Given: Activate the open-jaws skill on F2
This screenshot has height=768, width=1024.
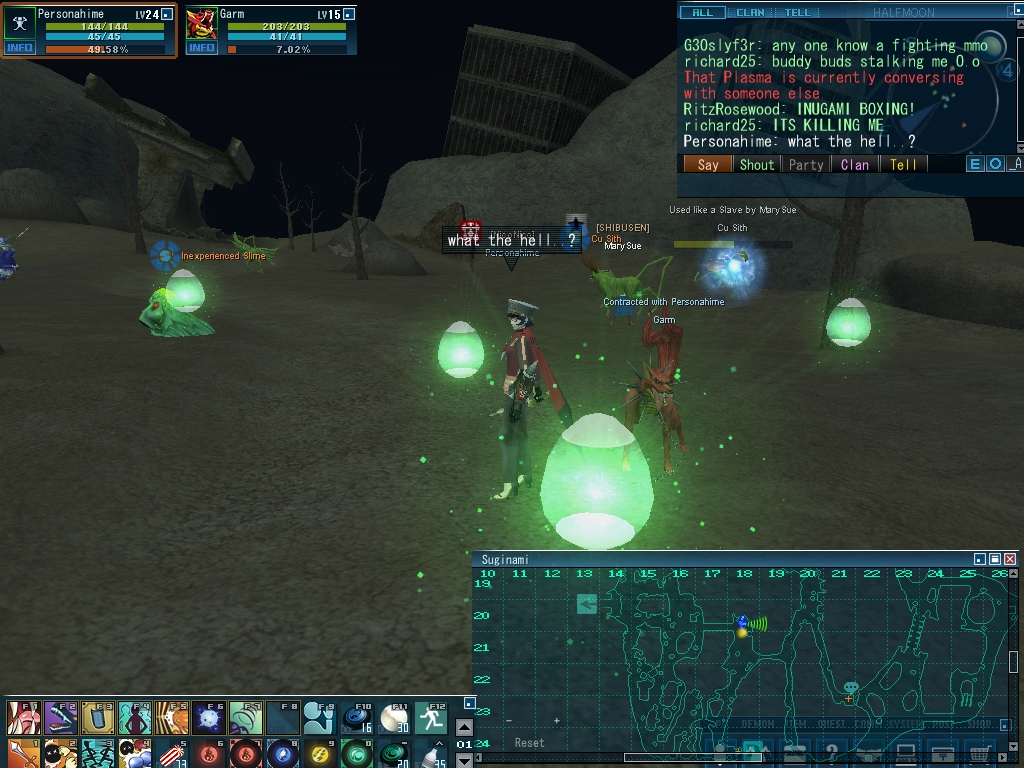Looking at the screenshot, I should (60, 718).
